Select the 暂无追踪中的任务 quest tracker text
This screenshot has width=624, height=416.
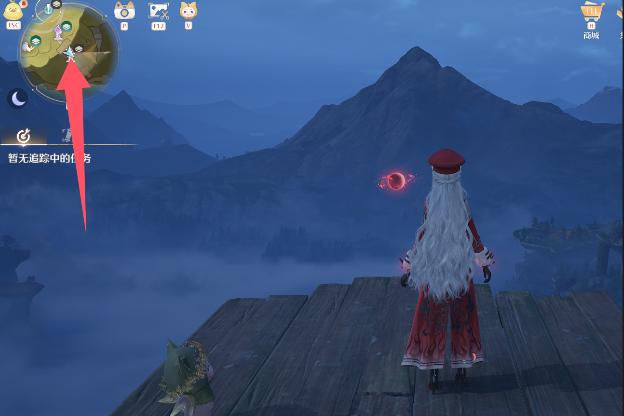(48, 158)
